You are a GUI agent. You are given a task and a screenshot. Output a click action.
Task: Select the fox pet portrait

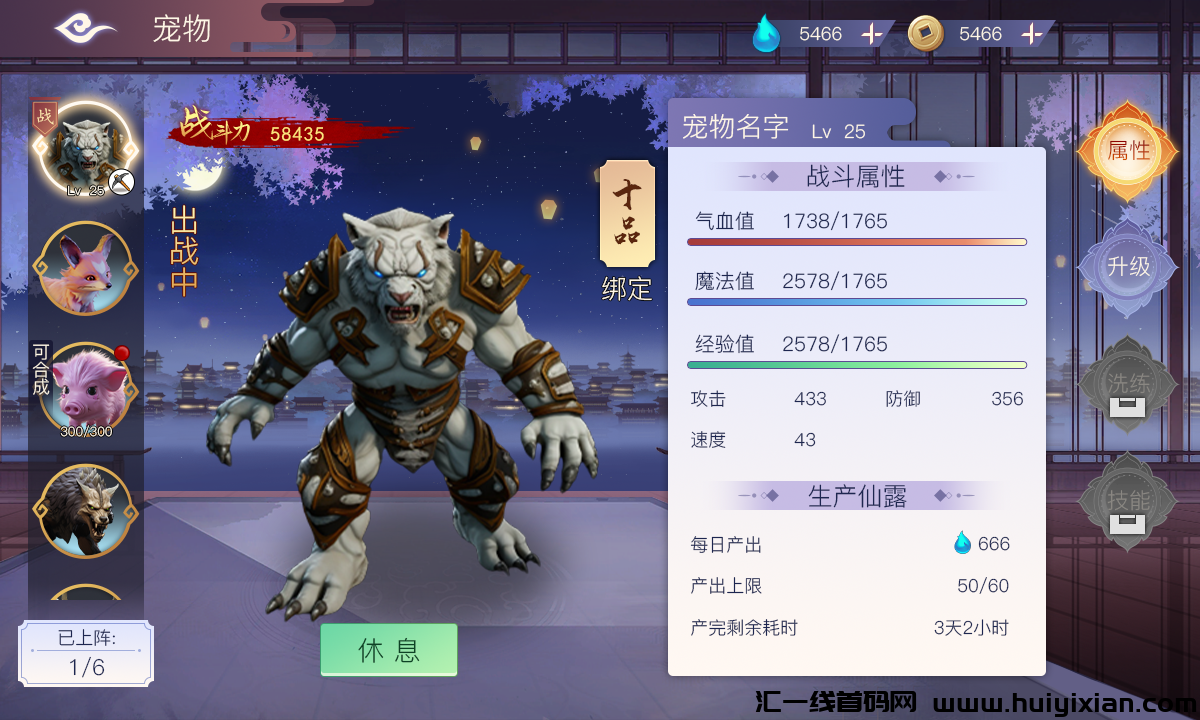[84, 269]
